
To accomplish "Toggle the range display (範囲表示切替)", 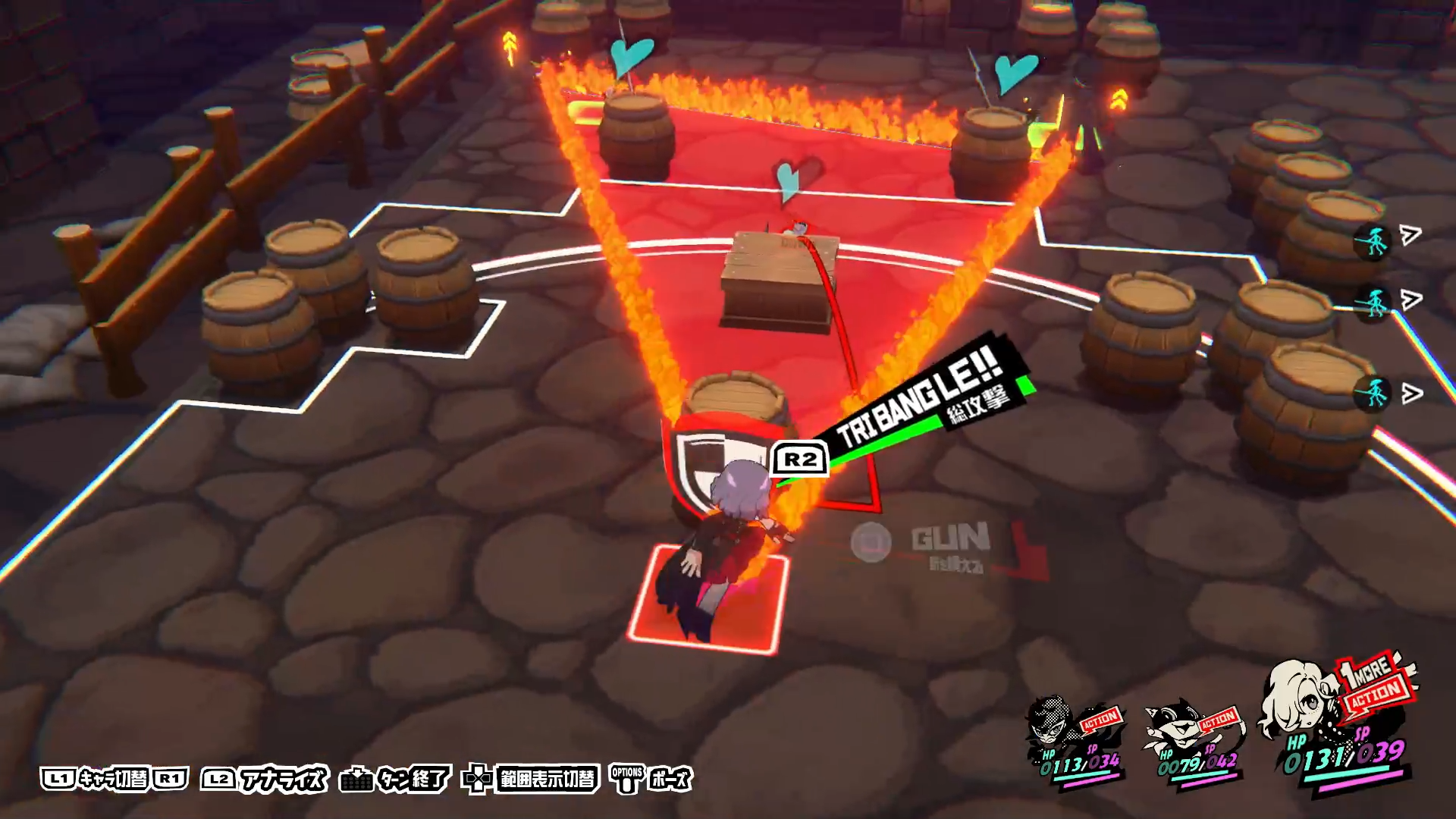I will pos(548,777).
